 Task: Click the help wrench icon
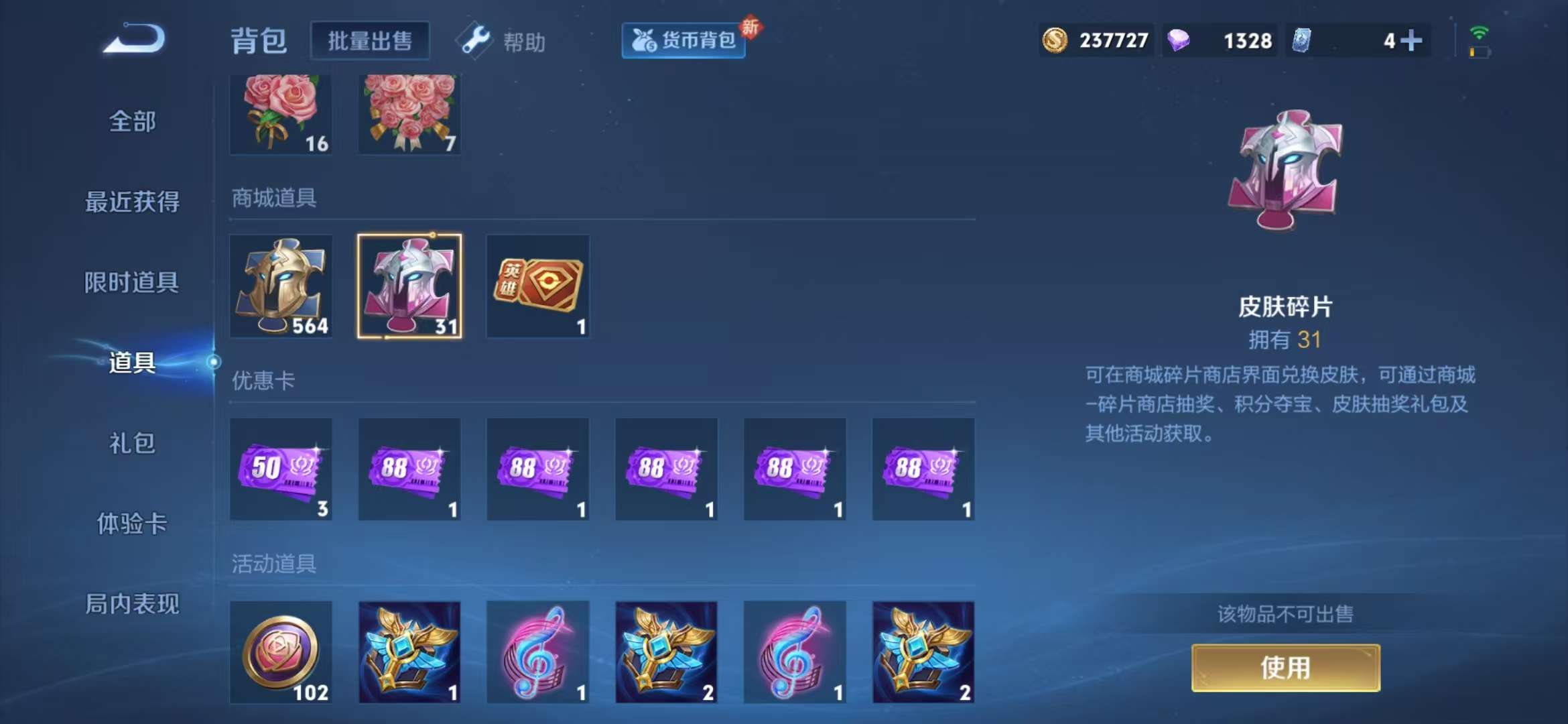[x=474, y=40]
